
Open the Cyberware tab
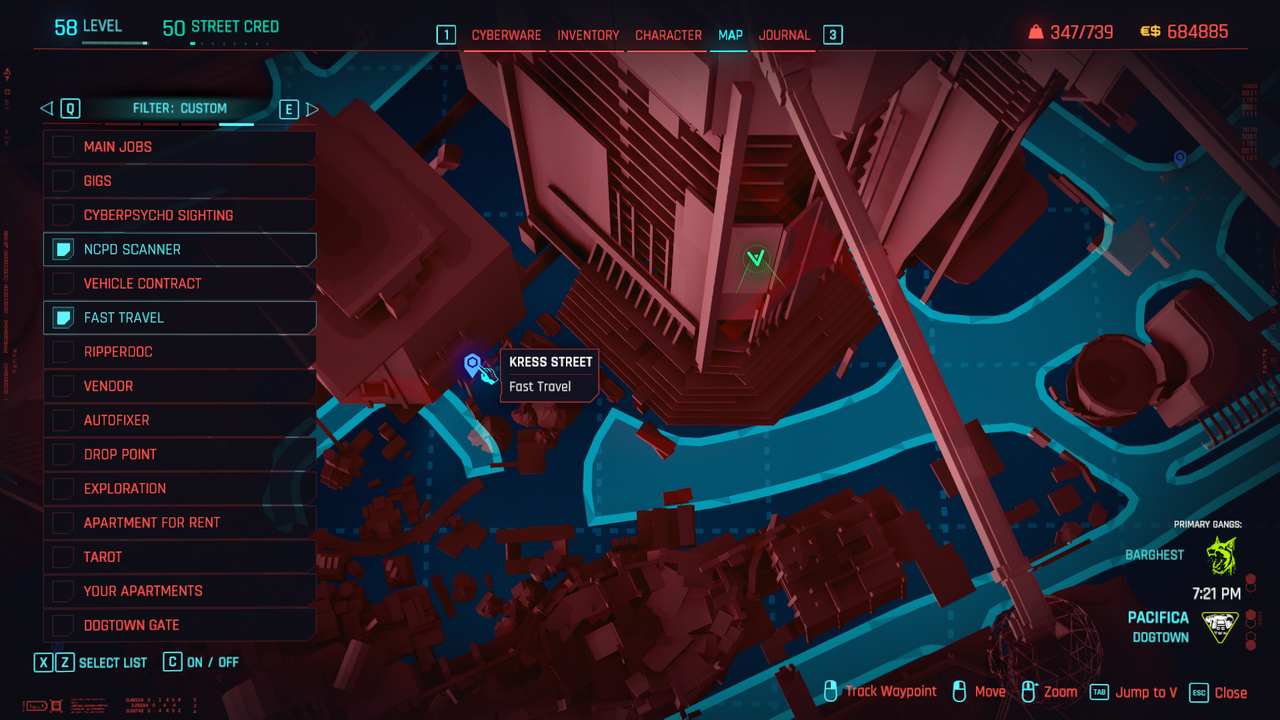click(506, 35)
